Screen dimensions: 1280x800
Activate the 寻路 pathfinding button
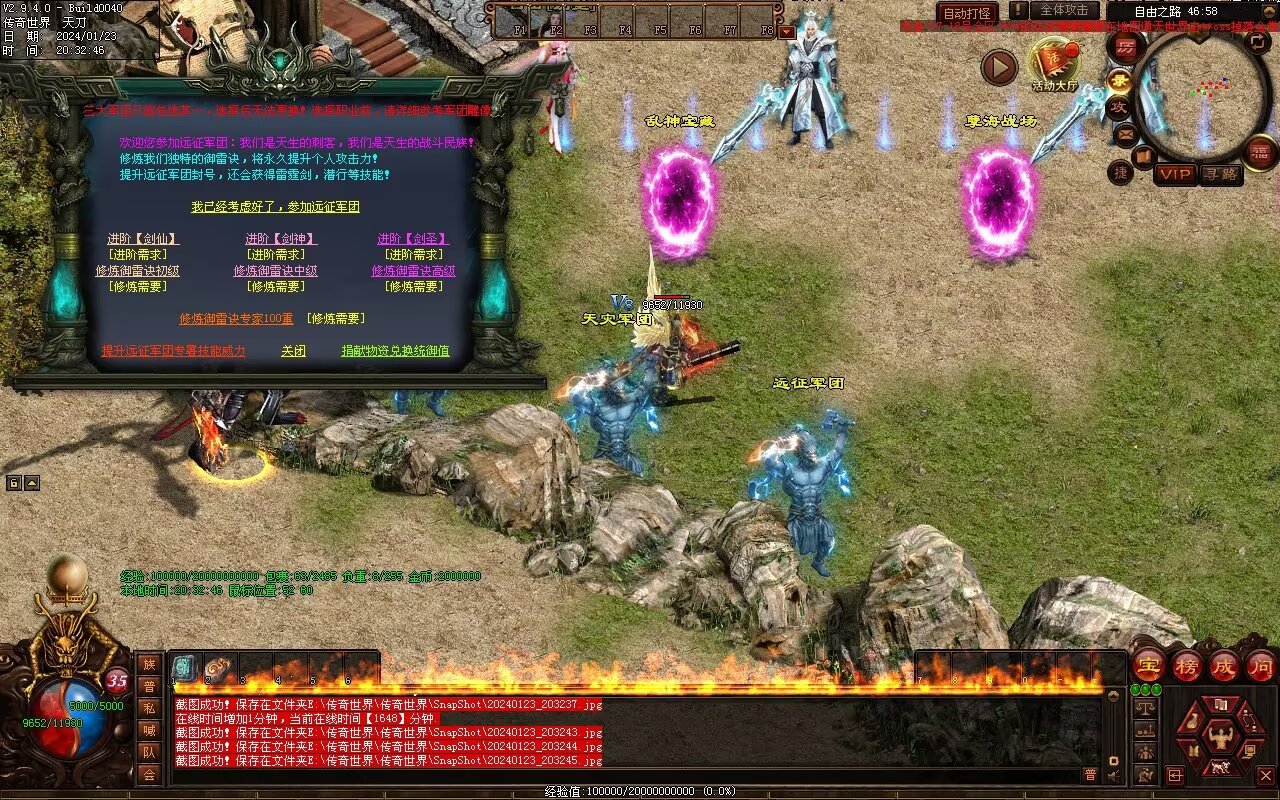1220,174
